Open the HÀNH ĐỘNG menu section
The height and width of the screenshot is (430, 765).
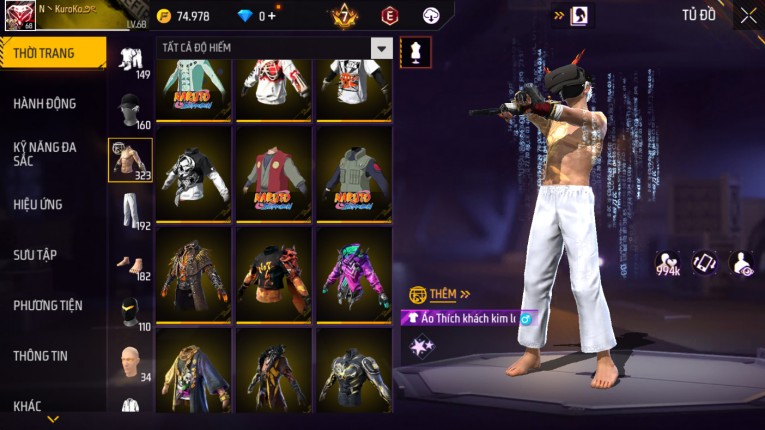[45, 103]
